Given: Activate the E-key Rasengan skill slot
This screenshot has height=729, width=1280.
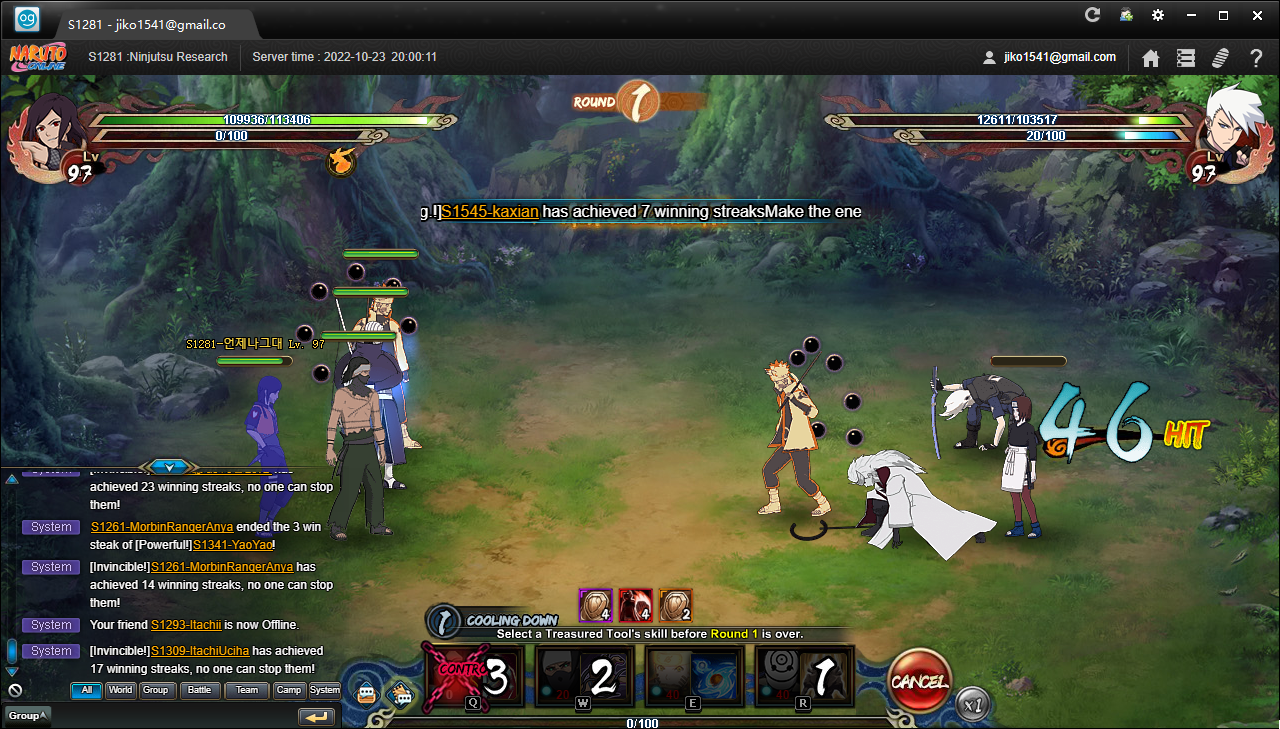Looking at the screenshot, I should tap(694, 677).
